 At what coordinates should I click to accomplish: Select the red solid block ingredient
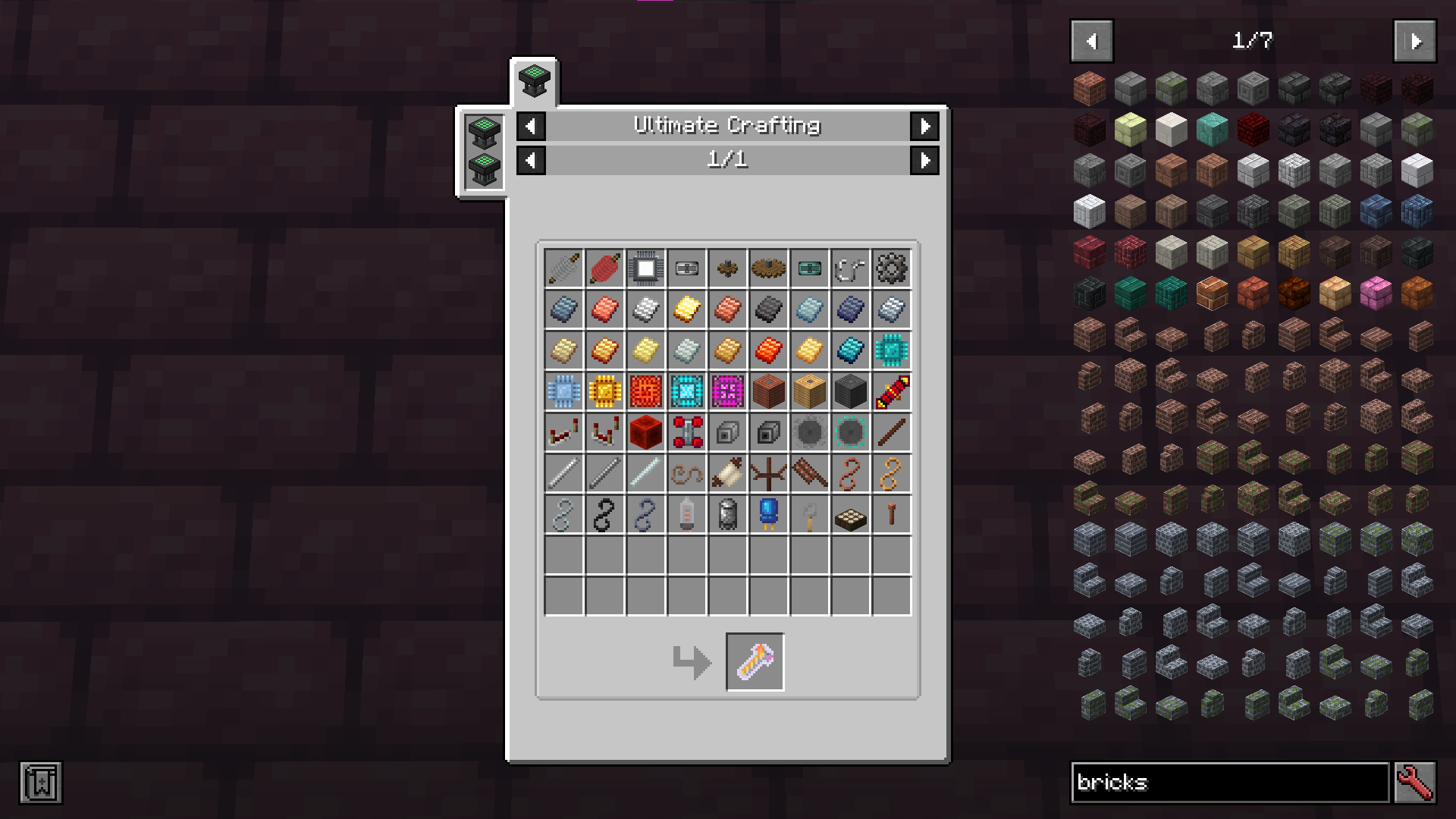[x=646, y=433]
